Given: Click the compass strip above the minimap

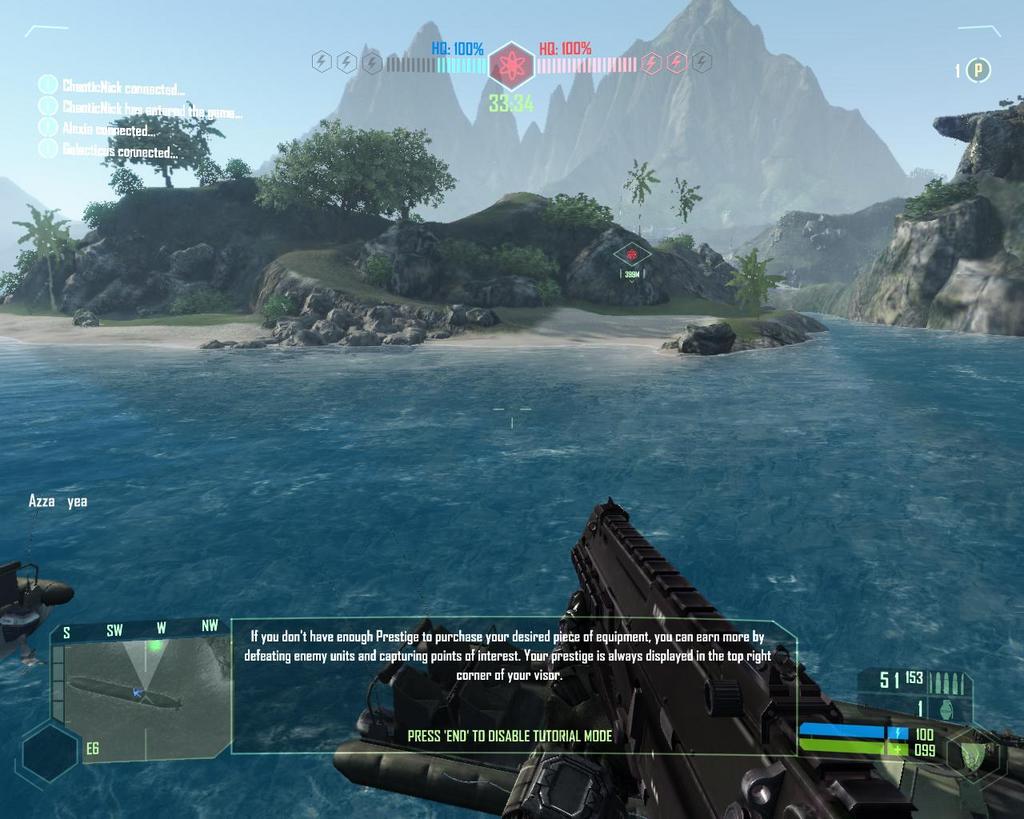Looking at the screenshot, I should [x=140, y=628].
